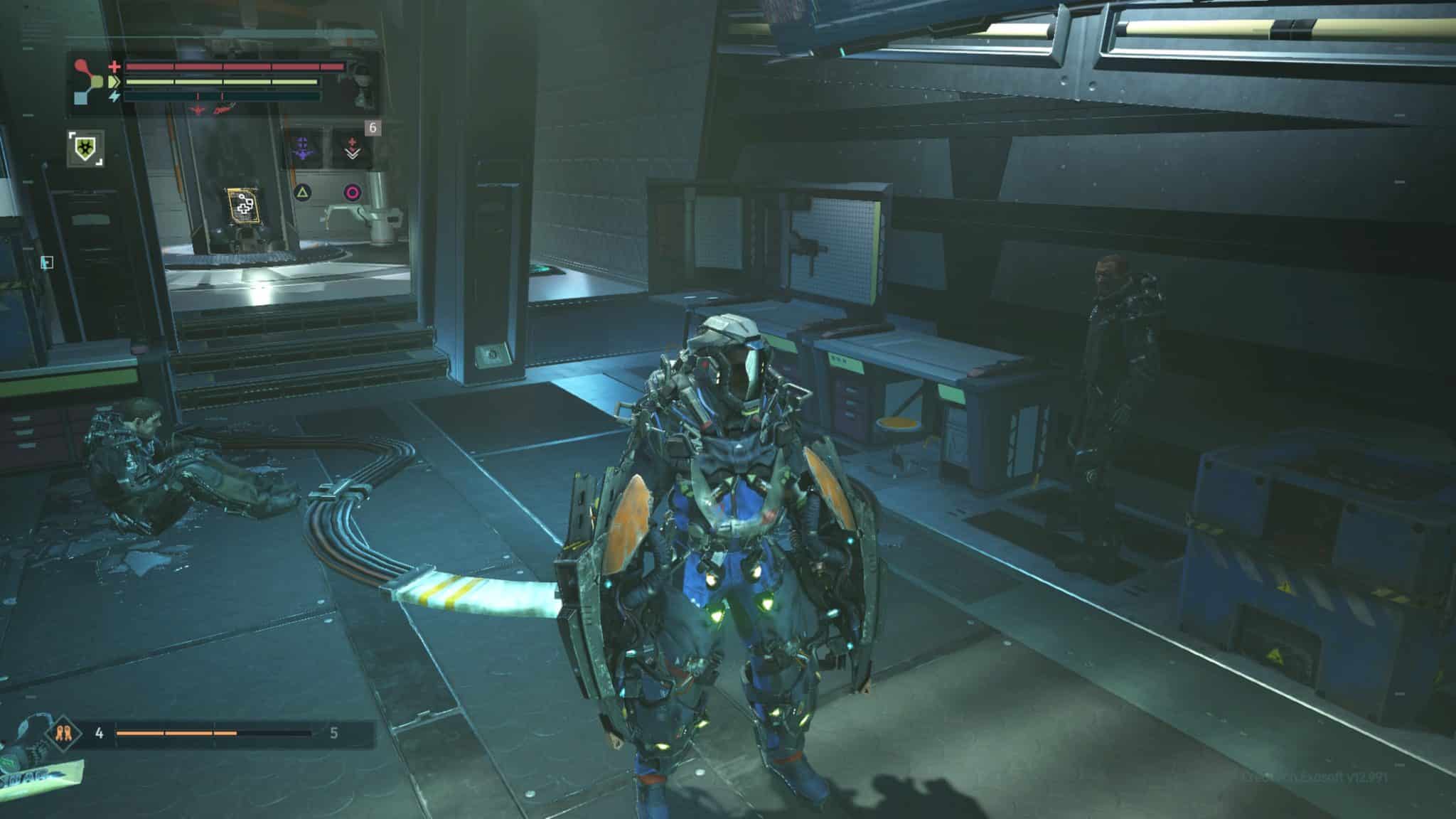Use the red healing injectable slot
Screen dimensions: 1456x819
pos(352,149)
